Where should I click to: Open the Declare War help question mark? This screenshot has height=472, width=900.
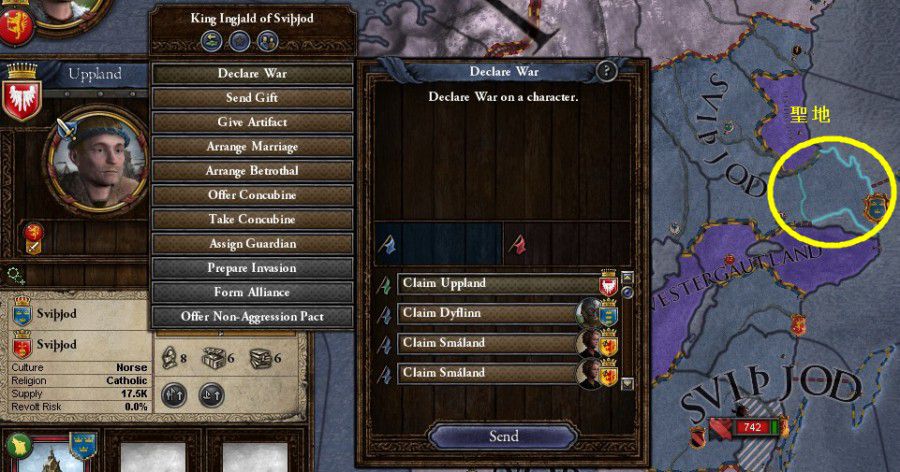(606, 71)
